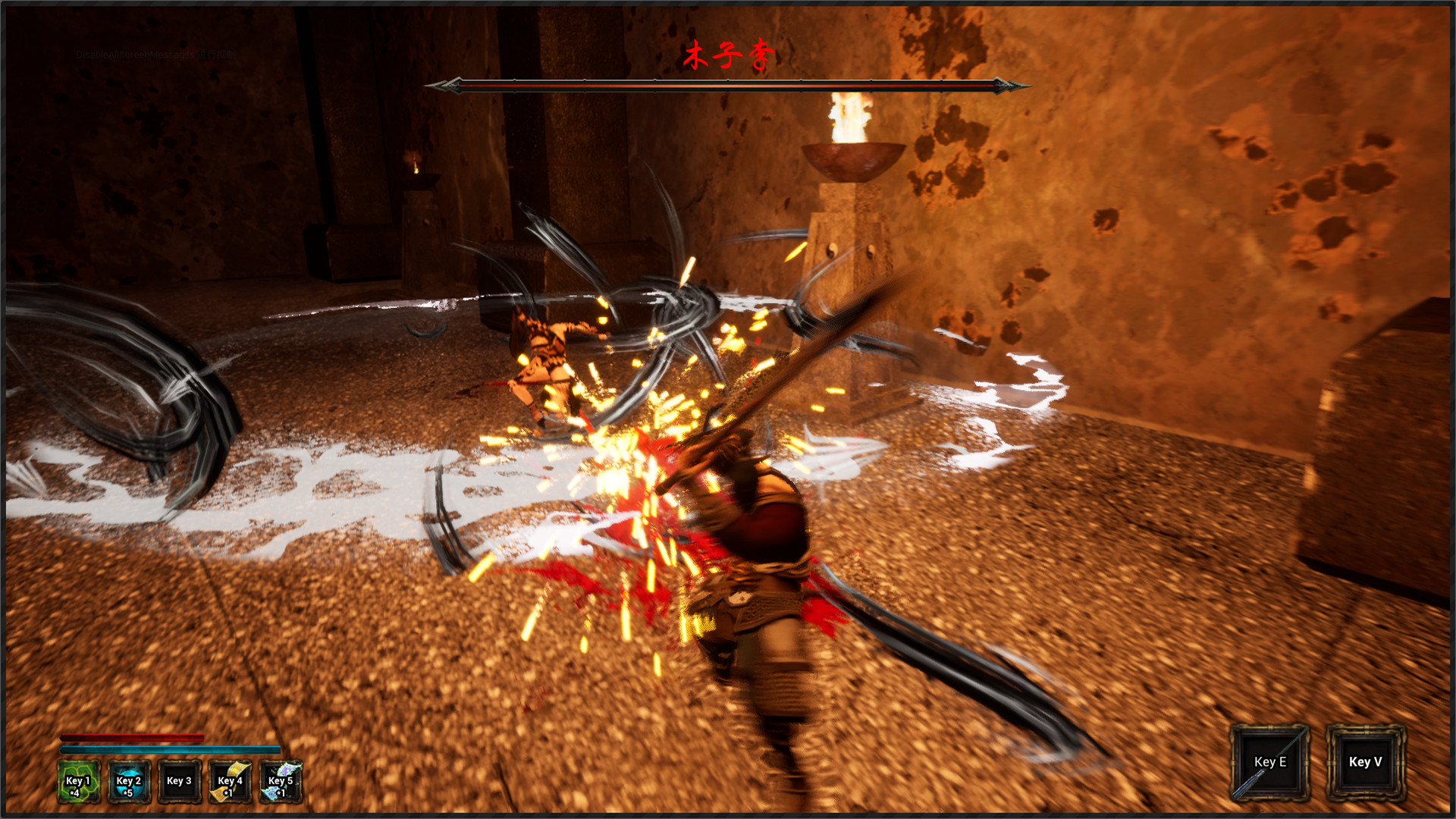
Task: Click the x5 quantity marker on Key 2
Action: pyautogui.click(x=127, y=793)
